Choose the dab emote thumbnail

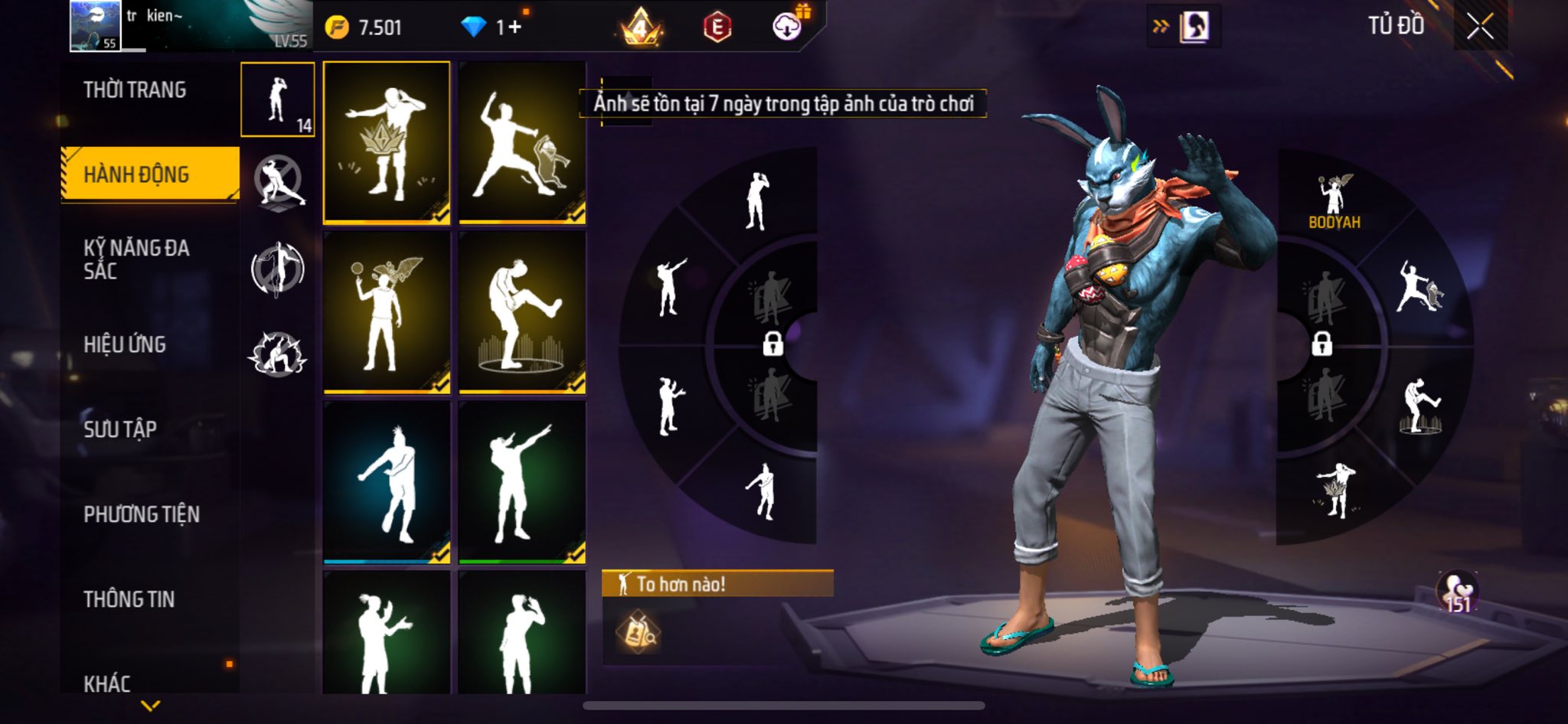[522, 483]
